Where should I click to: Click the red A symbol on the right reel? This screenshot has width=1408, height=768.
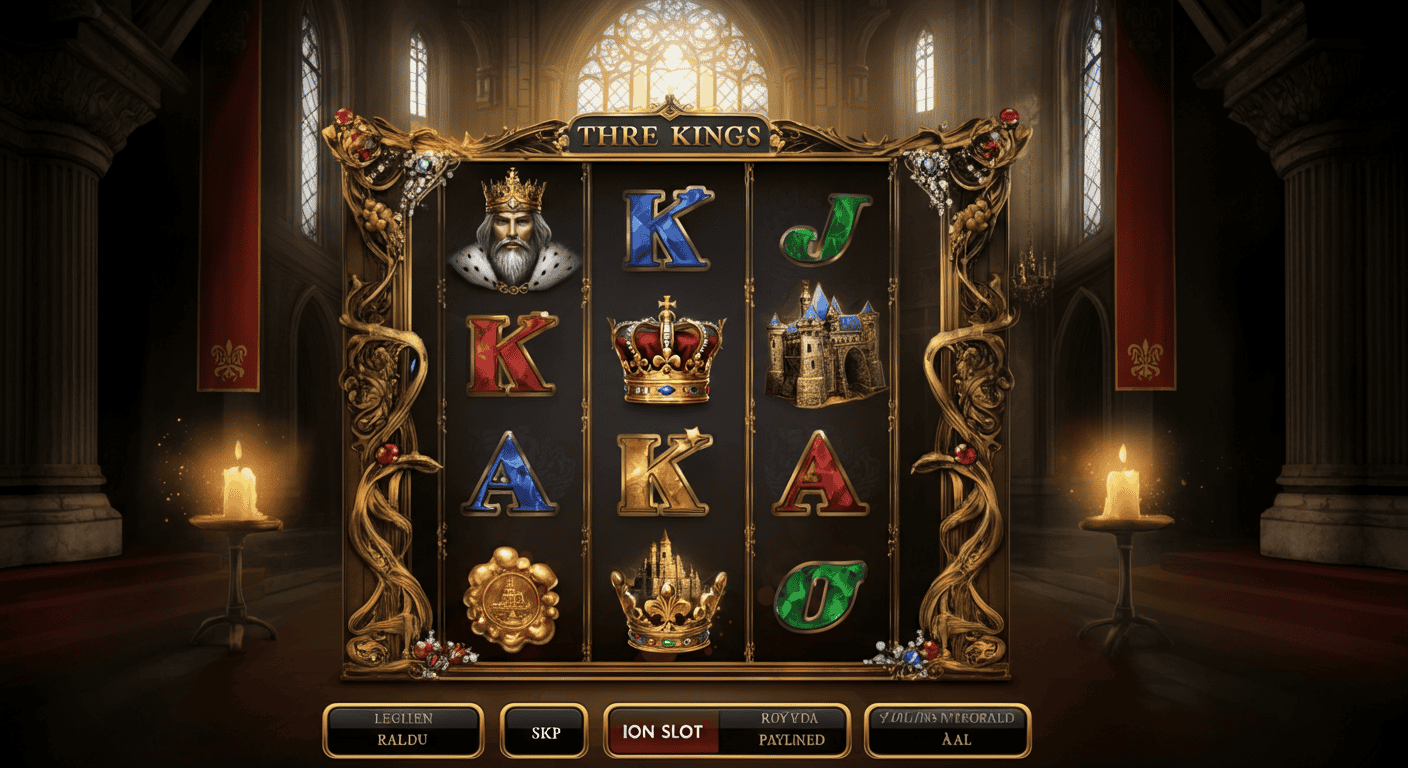tap(818, 474)
